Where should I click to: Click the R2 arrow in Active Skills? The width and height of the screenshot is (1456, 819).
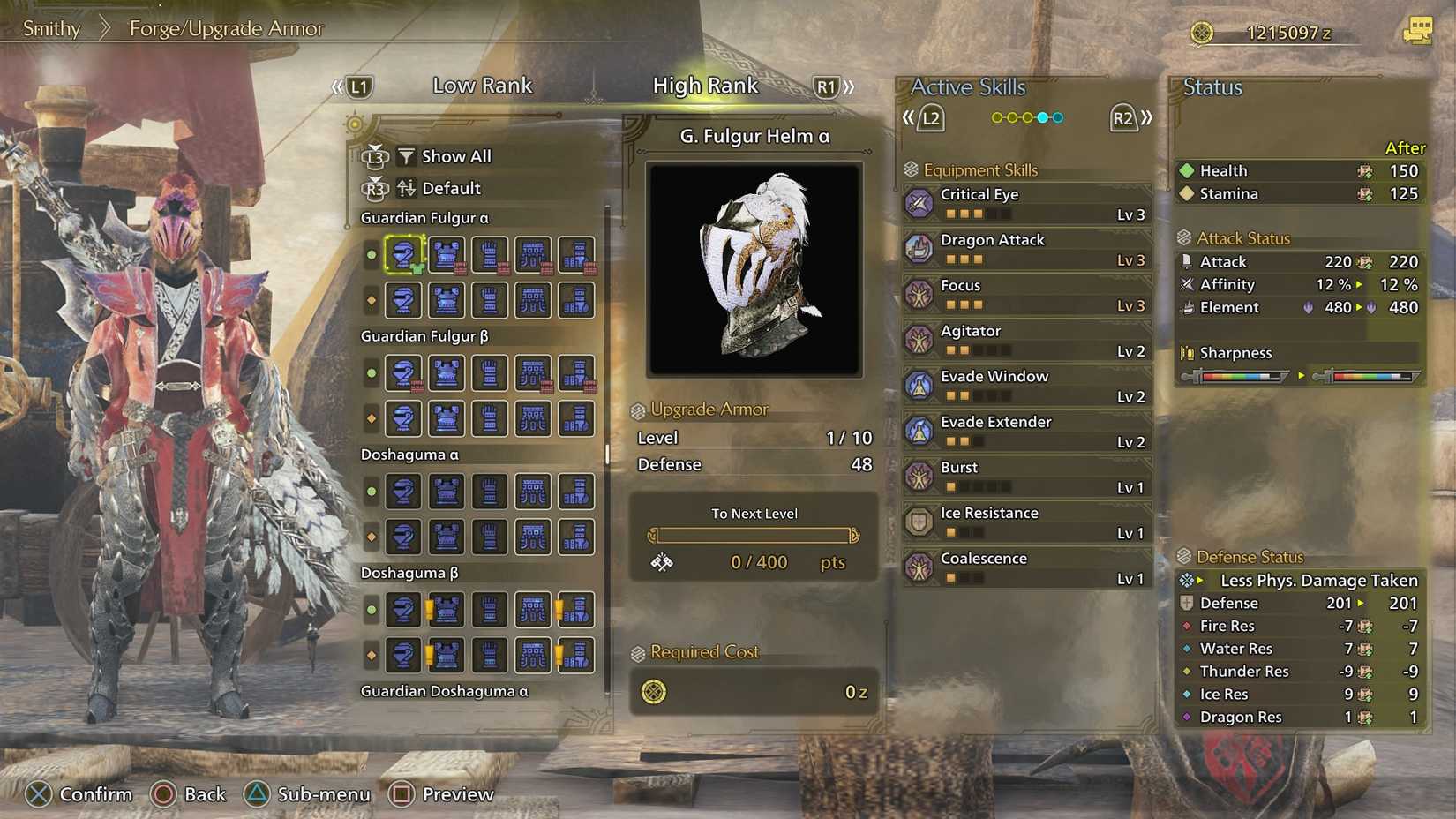tap(1126, 116)
